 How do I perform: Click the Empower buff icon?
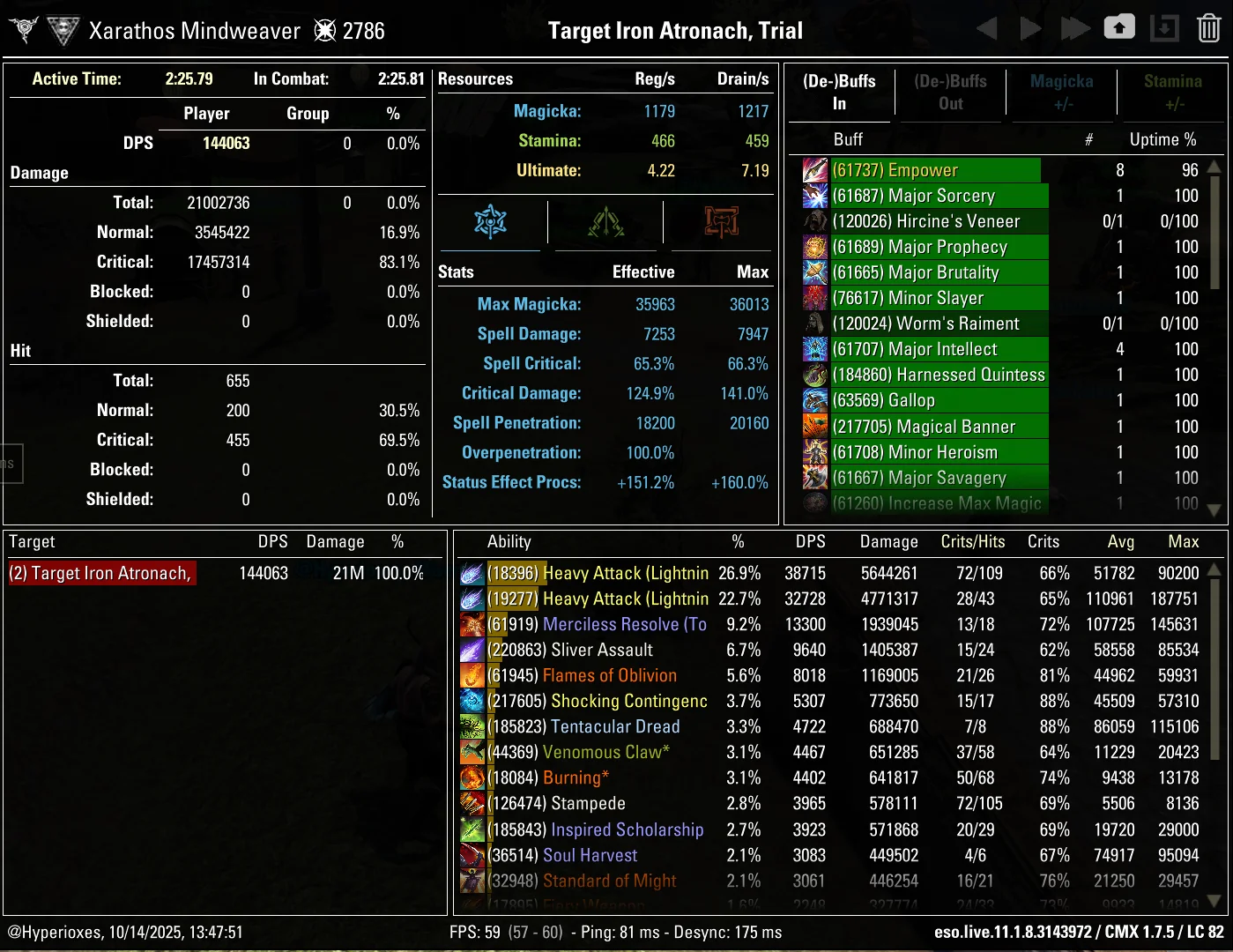(815, 169)
